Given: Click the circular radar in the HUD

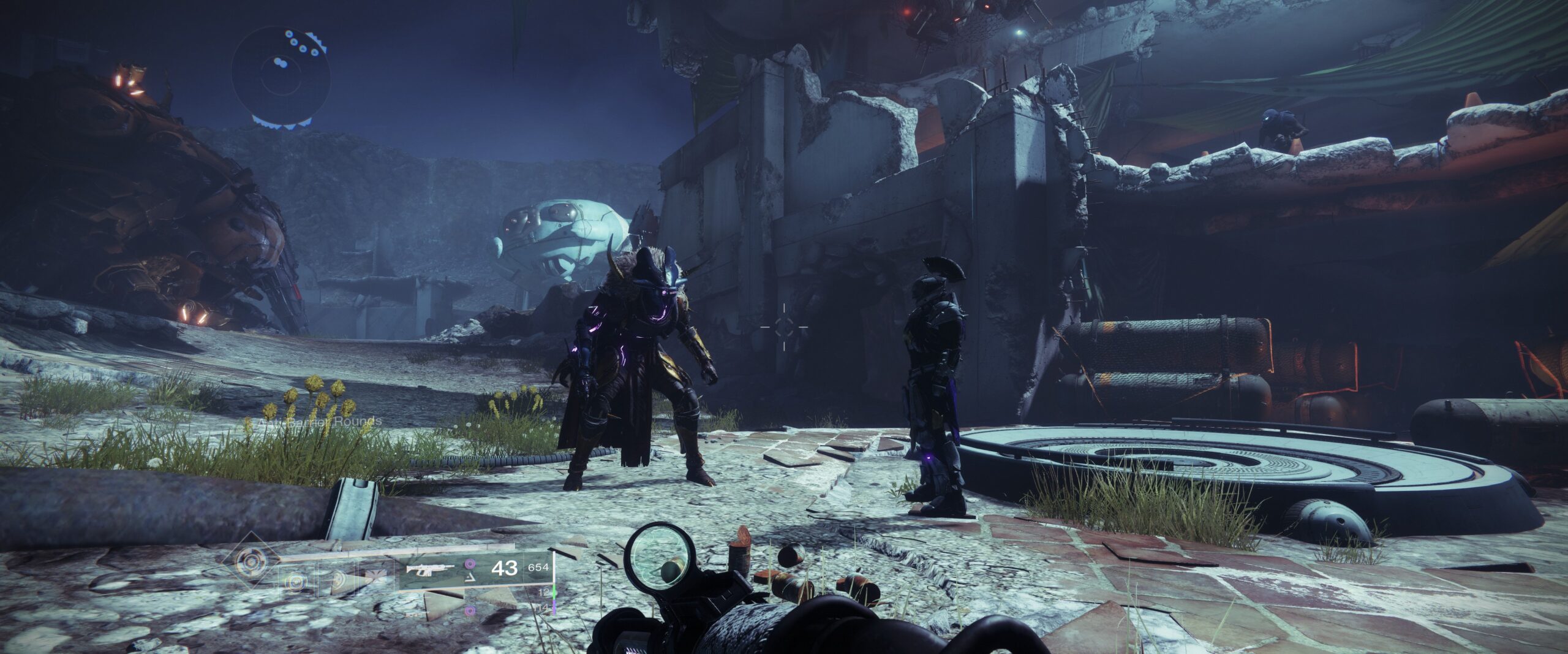Looking at the screenshot, I should [x=282, y=77].
